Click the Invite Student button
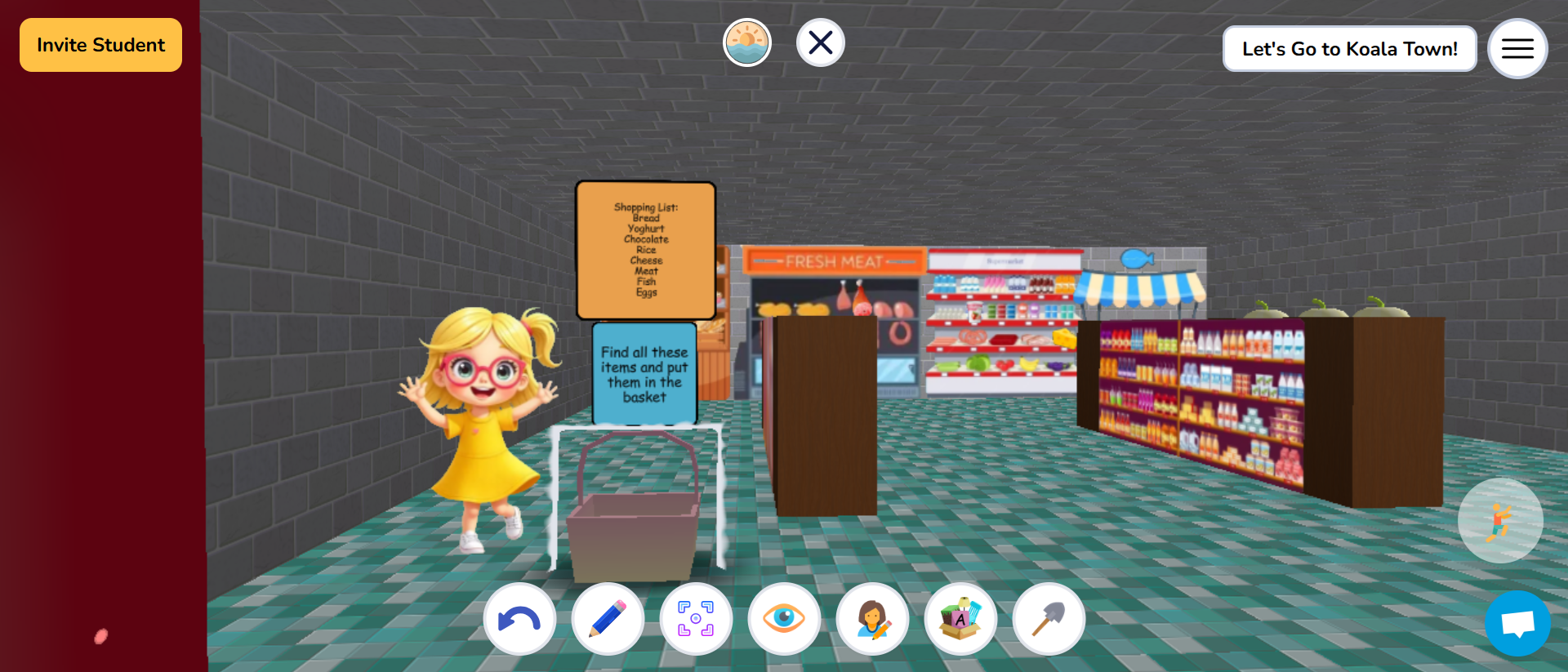Screen dimensions: 1568x672 click(x=100, y=45)
